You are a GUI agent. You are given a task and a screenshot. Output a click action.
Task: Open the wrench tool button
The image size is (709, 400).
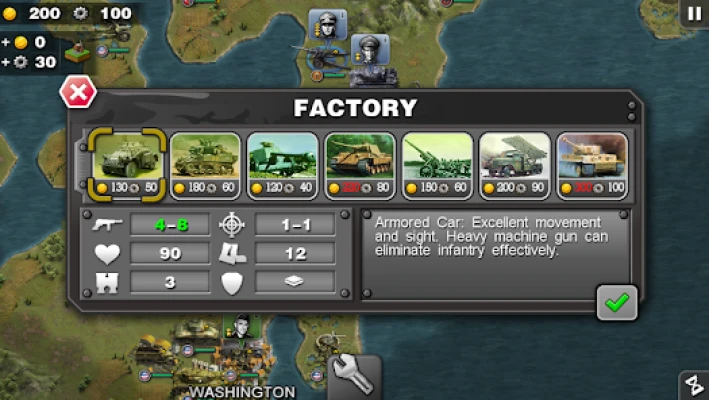[355, 378]
